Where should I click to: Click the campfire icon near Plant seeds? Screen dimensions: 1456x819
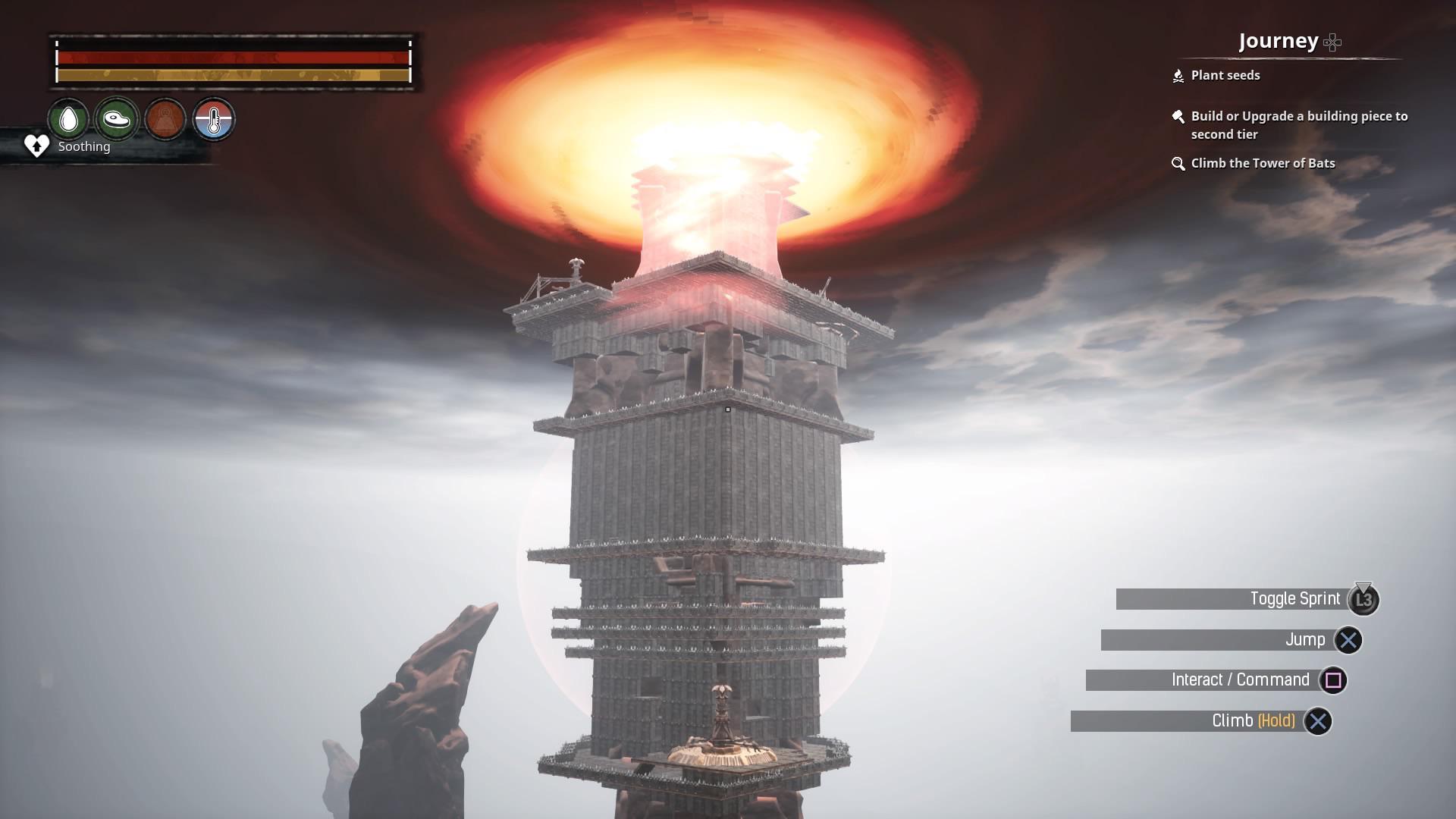(1178, 75)
